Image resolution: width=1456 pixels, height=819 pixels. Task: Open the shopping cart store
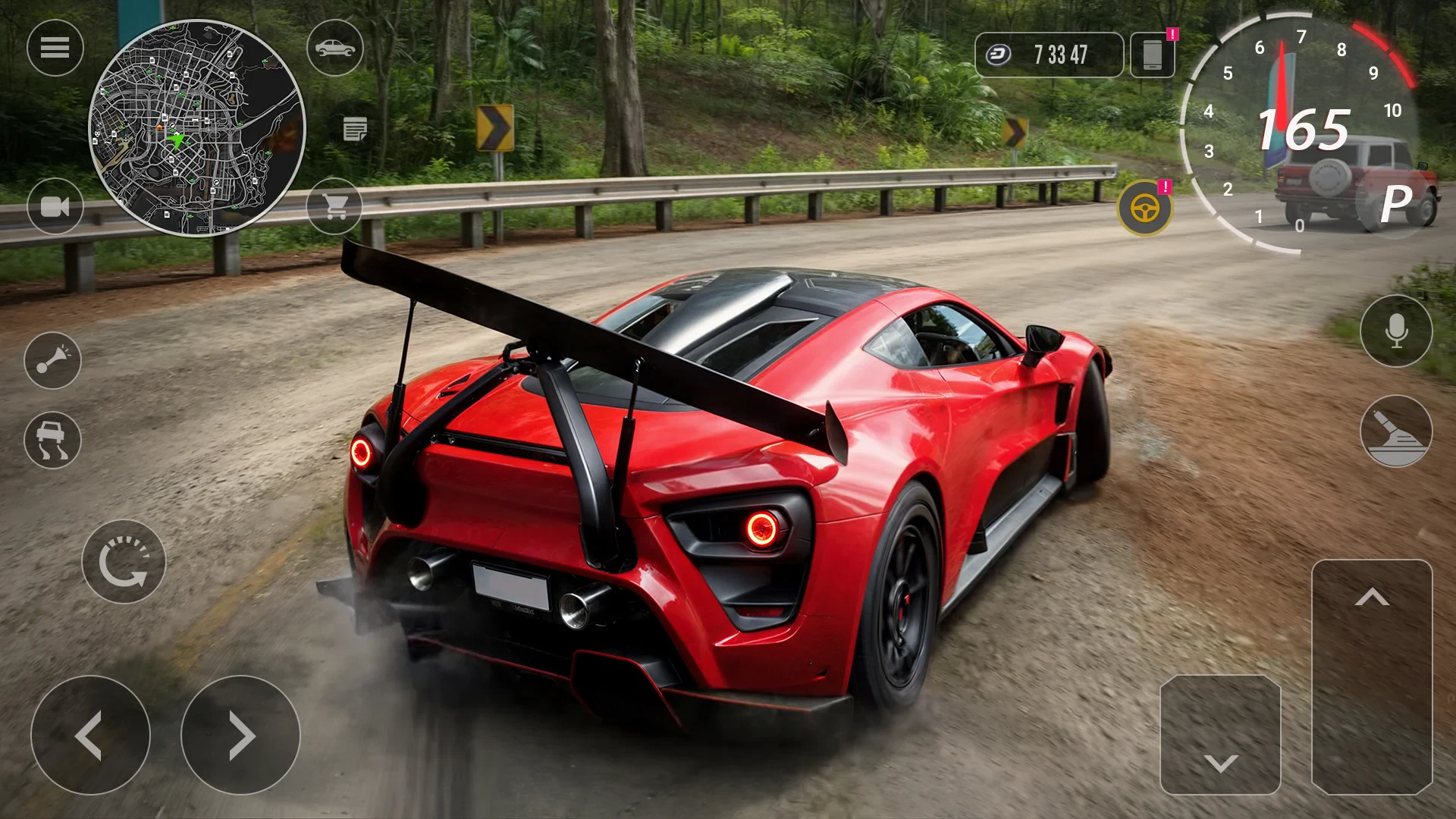point(334,205)
